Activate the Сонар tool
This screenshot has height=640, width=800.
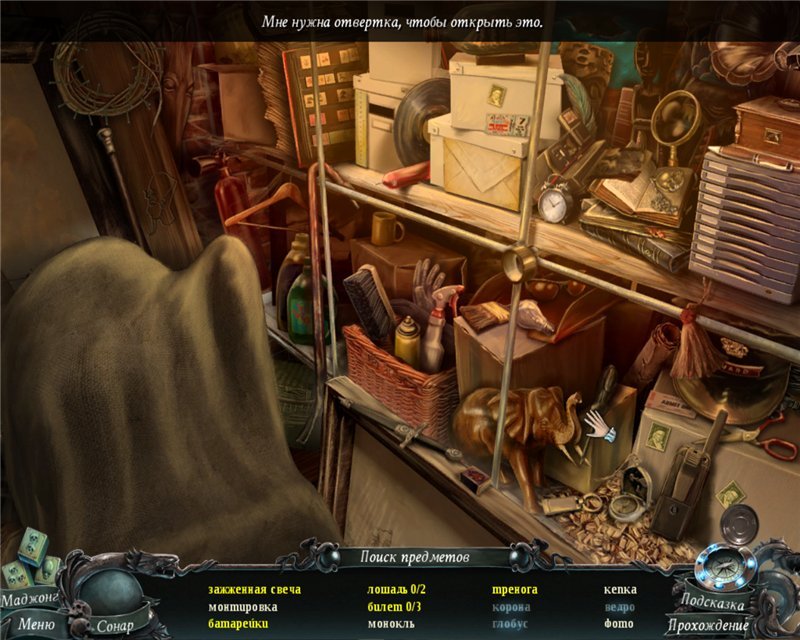(x=115, y=626)
